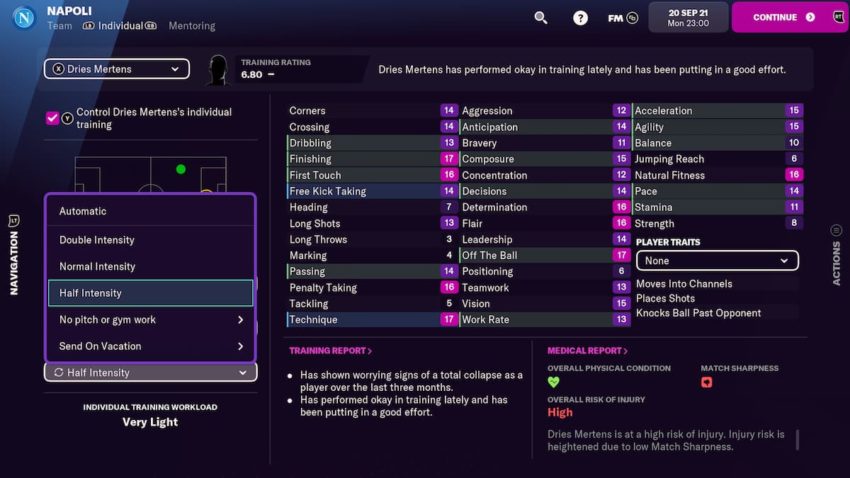This screenshot has height=478, width=850.
Task: Select Double Intensity from the list
Action: coord(150,240)
